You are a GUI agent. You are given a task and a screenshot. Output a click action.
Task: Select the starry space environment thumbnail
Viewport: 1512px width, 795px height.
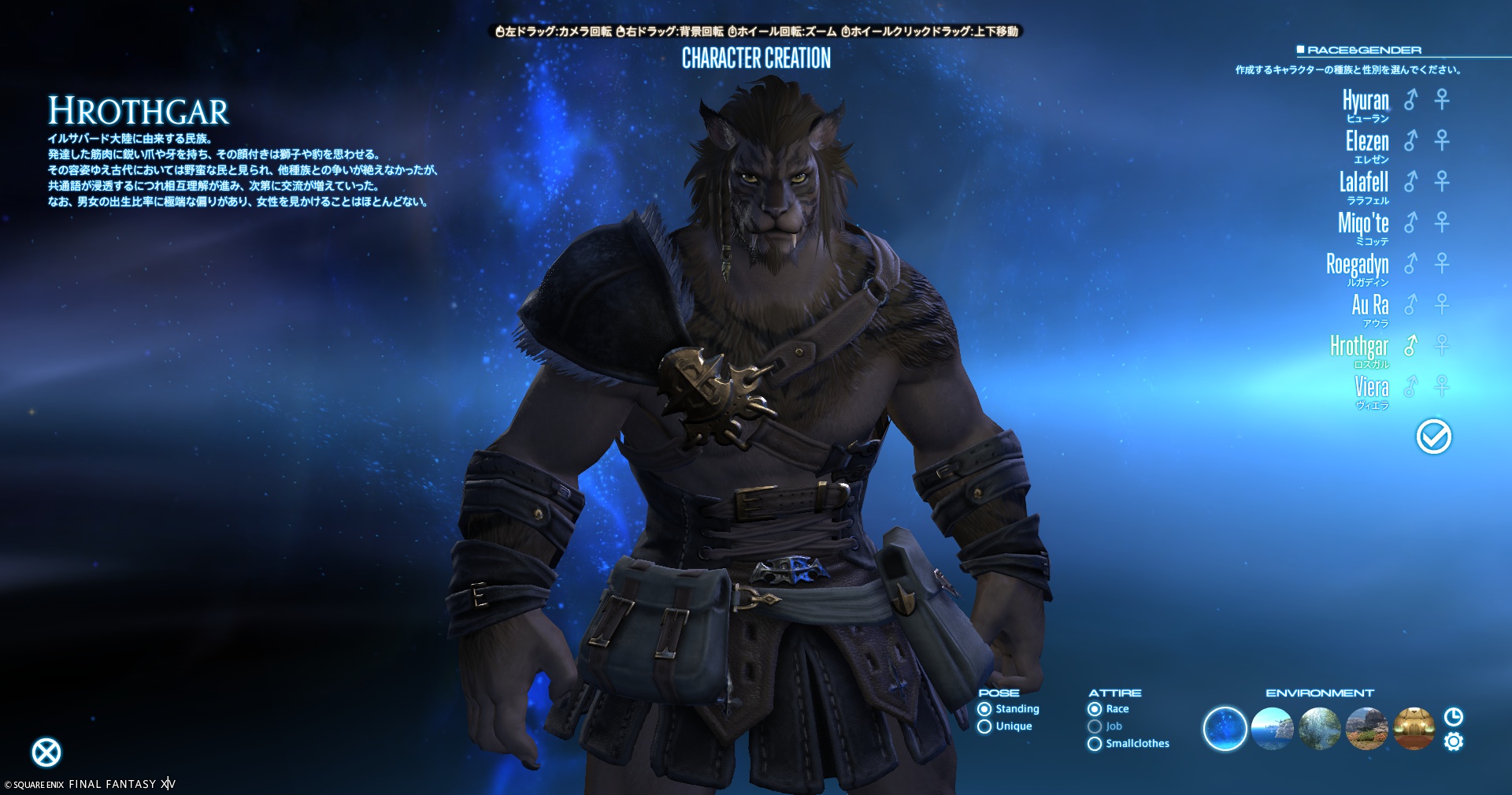point(1225,729)
